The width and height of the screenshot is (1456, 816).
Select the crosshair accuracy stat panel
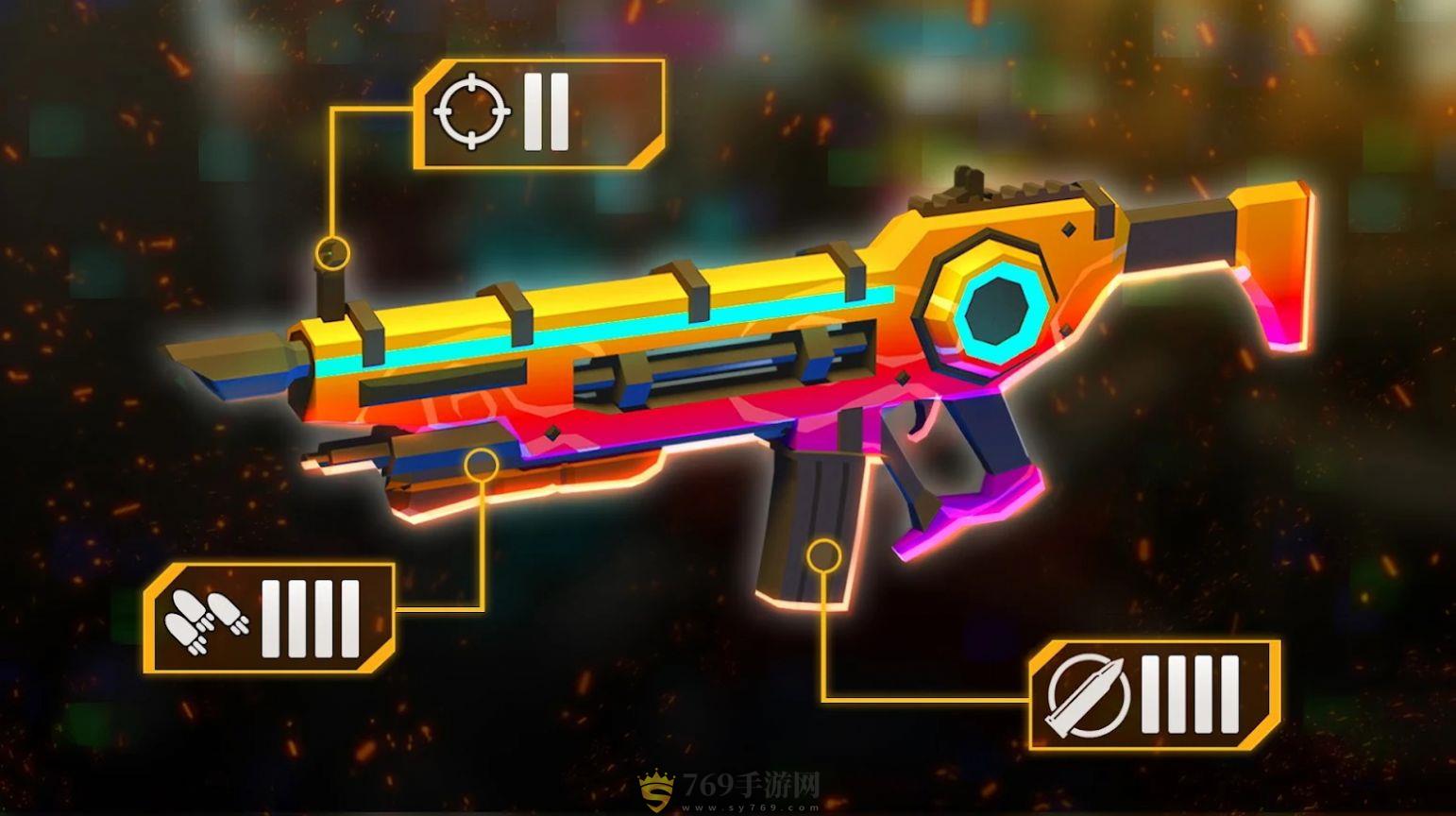click(x=538, y=114)
